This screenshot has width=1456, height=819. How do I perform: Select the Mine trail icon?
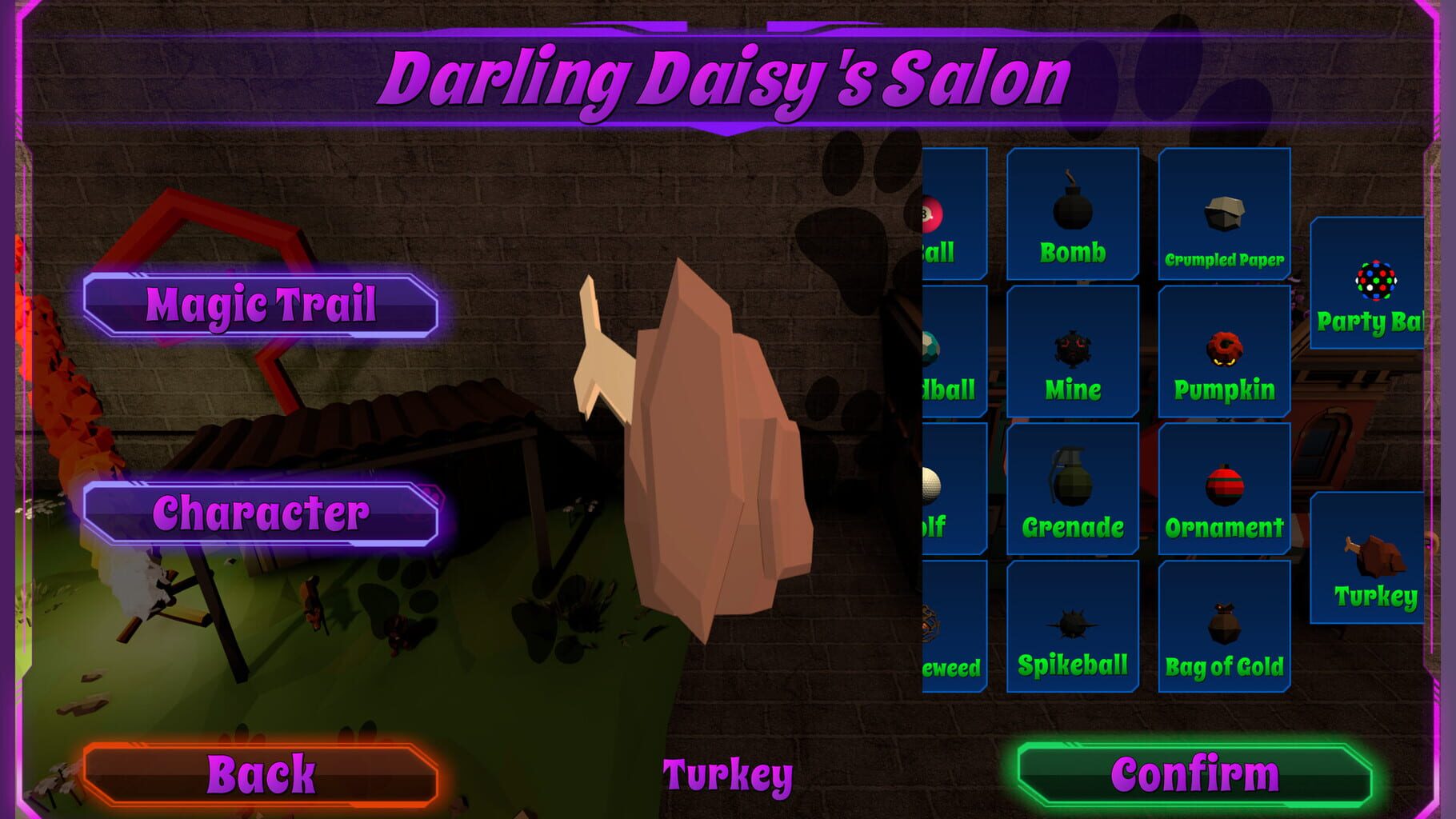(x=1073, y=352)
